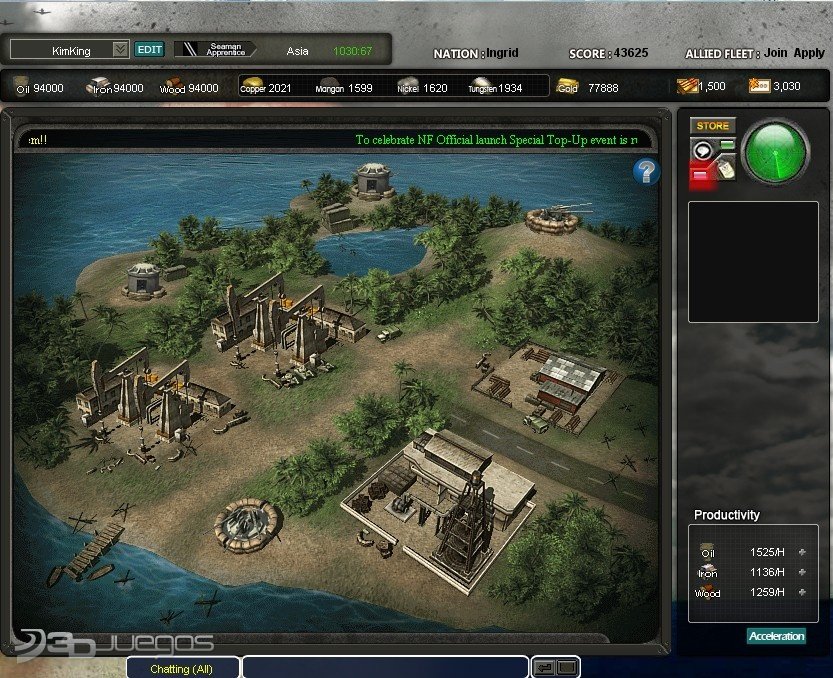Focus the chat message input field
The width and height of the screenshot is (833, 678).
point(385,668)
